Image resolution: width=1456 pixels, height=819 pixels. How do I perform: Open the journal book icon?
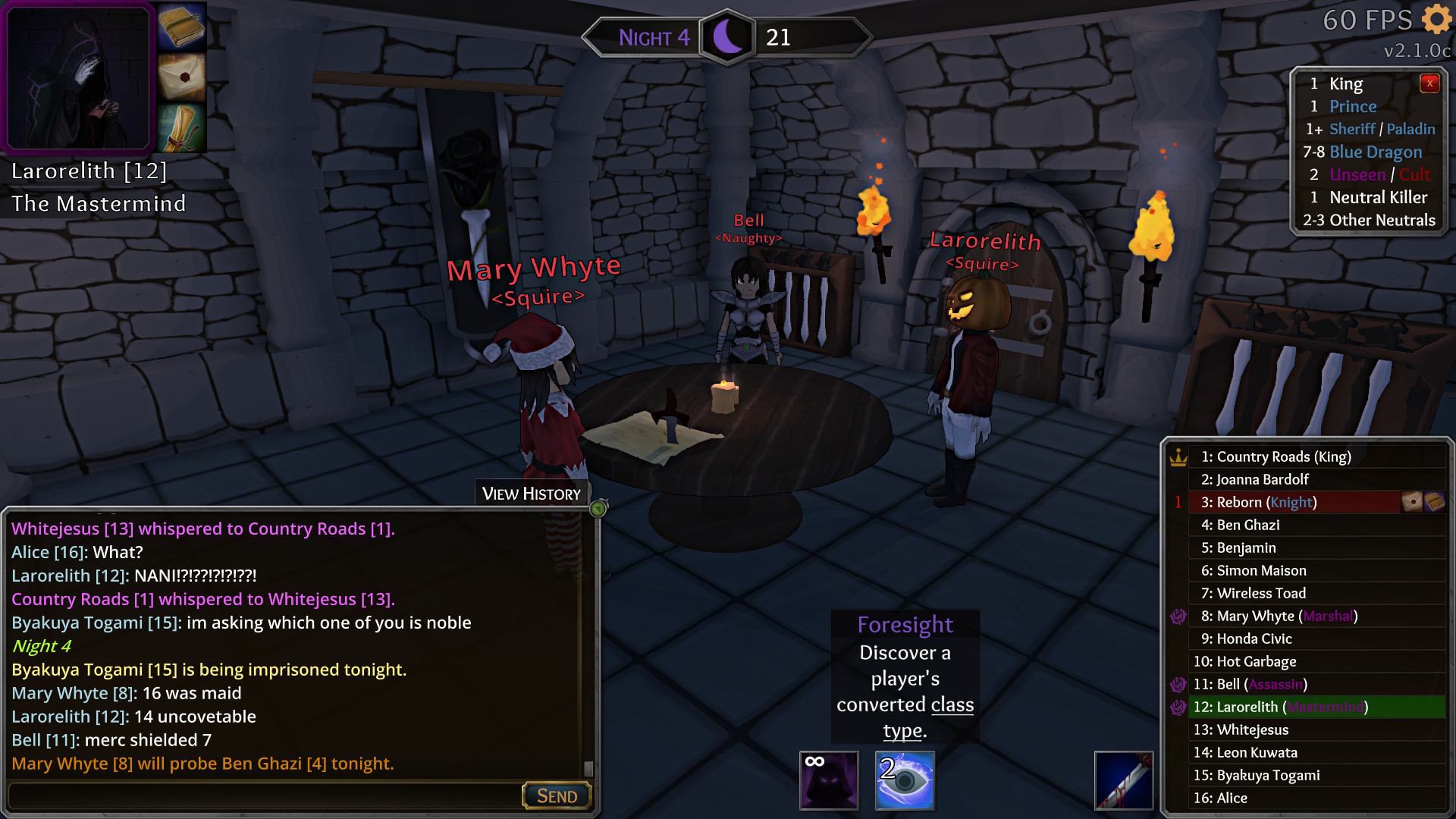click(182, 27)
